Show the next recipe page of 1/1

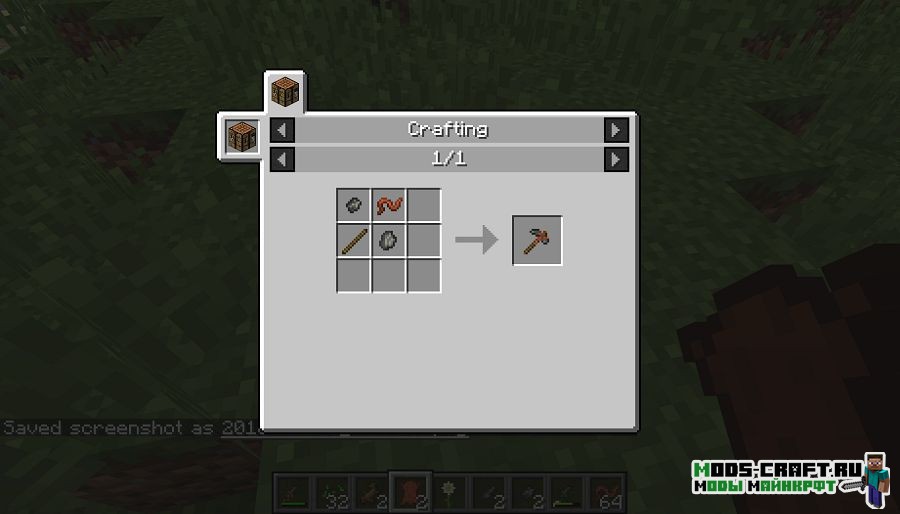pyautogui.click(x=616, y=159)
